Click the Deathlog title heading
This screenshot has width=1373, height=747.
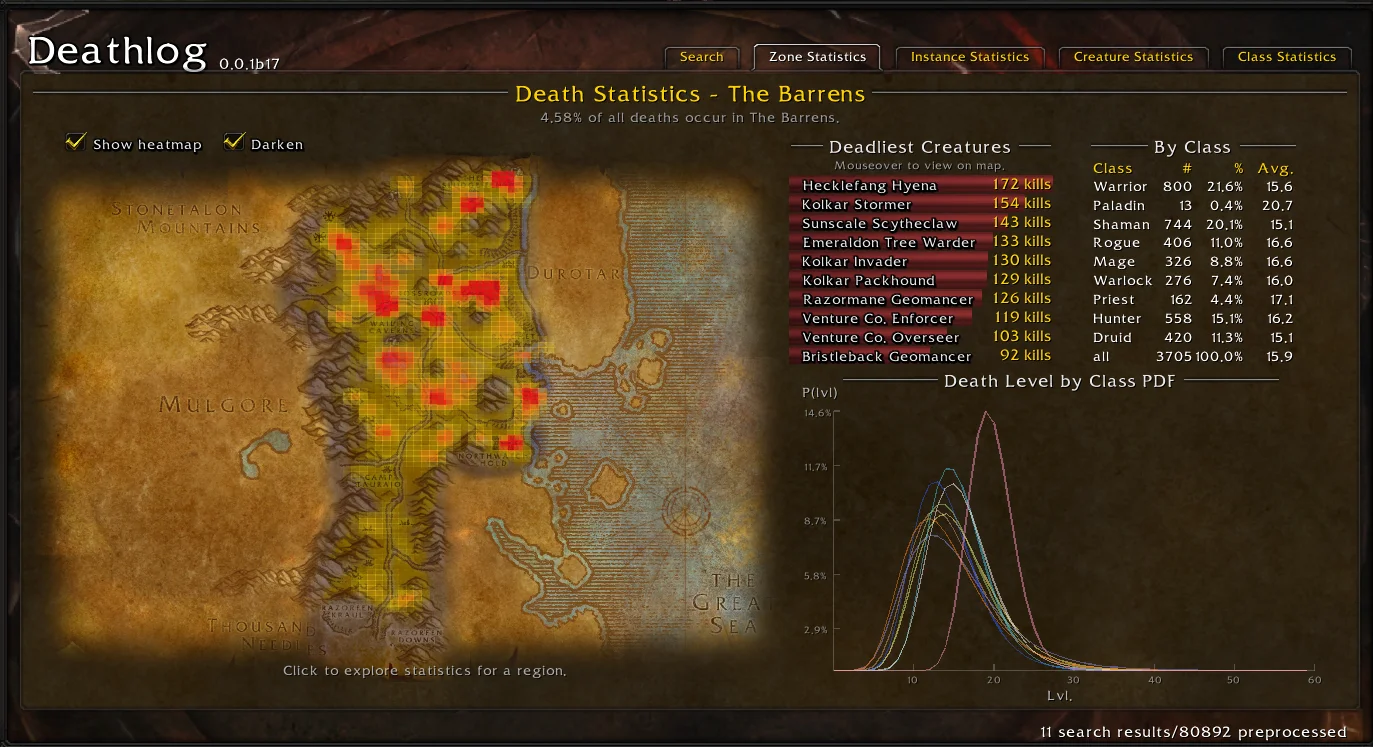[115, 48]
